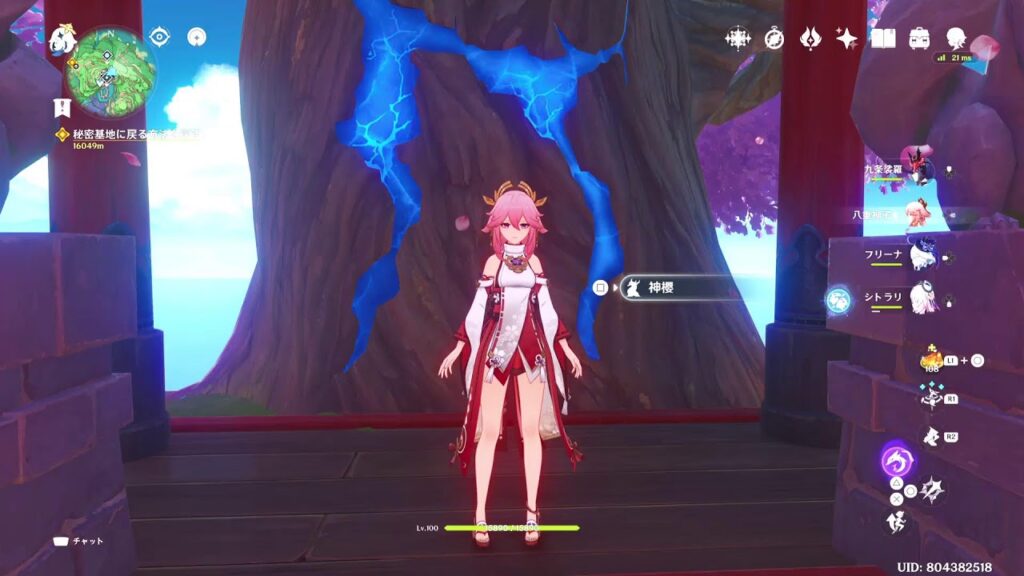Switch to party member 八重神子
The width and height of the screenshot is (1024, 576).
pyautogui.click(x=918, y=213)
